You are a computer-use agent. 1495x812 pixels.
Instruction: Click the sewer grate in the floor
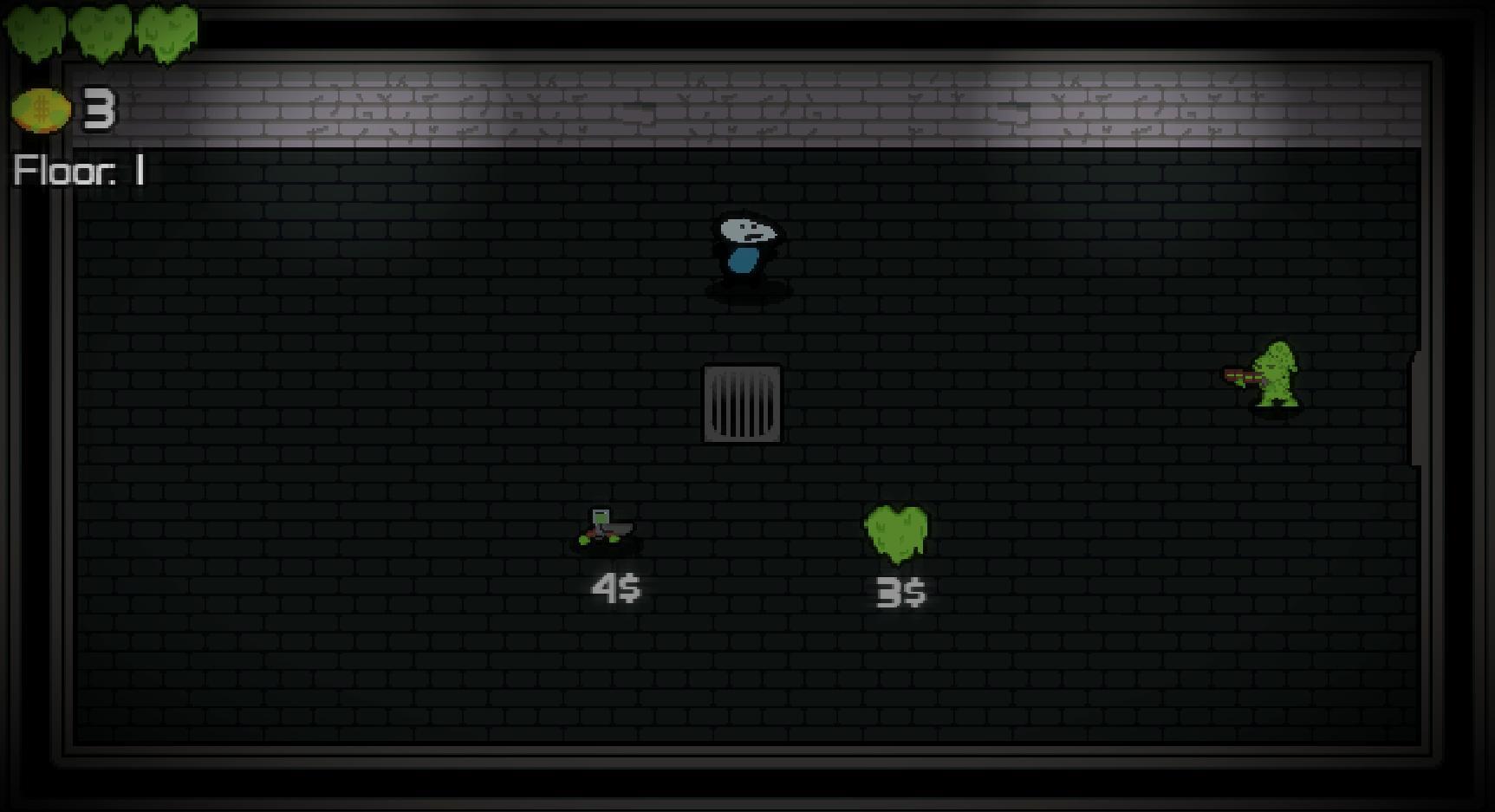[743, 403]
